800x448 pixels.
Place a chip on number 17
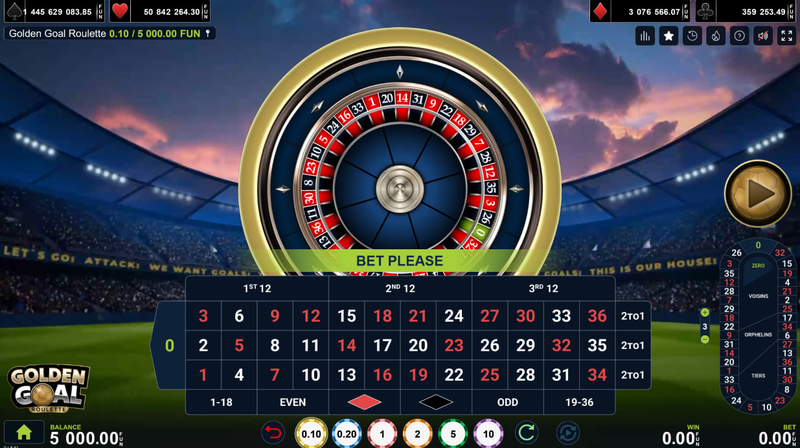pyautogui.click(x=382, y=346)
